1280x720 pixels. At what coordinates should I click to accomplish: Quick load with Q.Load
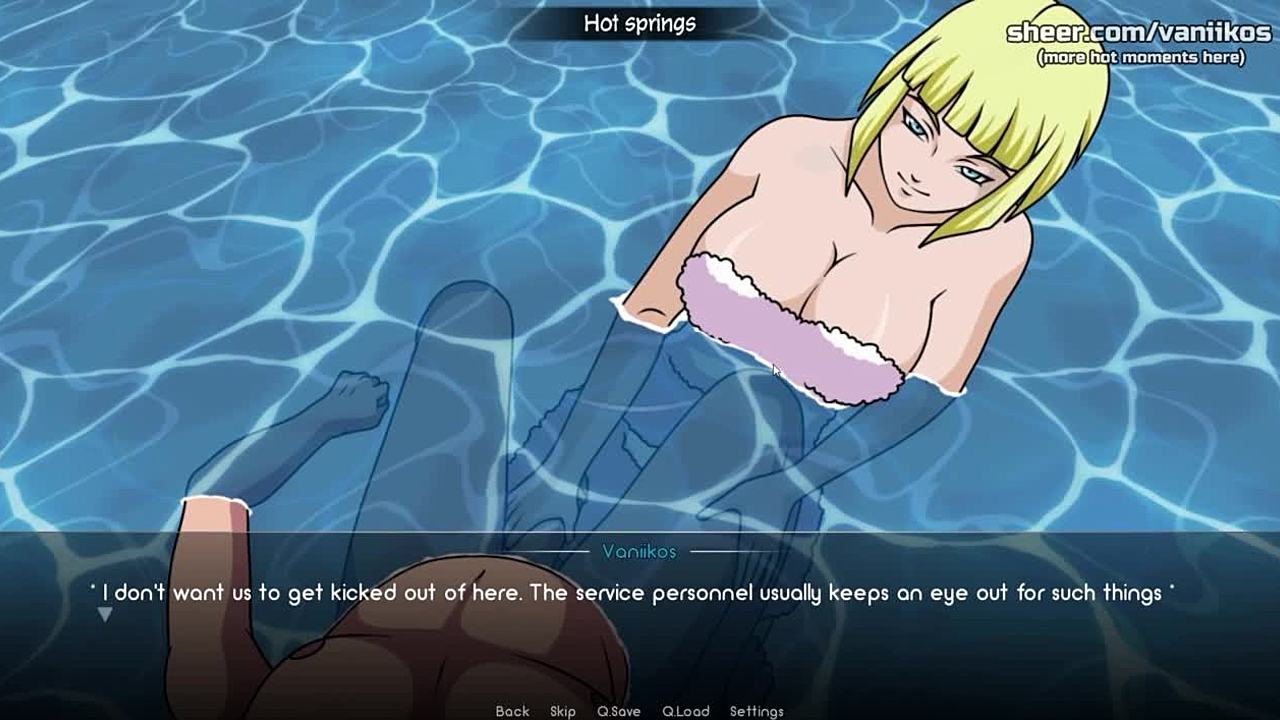click(686, 711)
